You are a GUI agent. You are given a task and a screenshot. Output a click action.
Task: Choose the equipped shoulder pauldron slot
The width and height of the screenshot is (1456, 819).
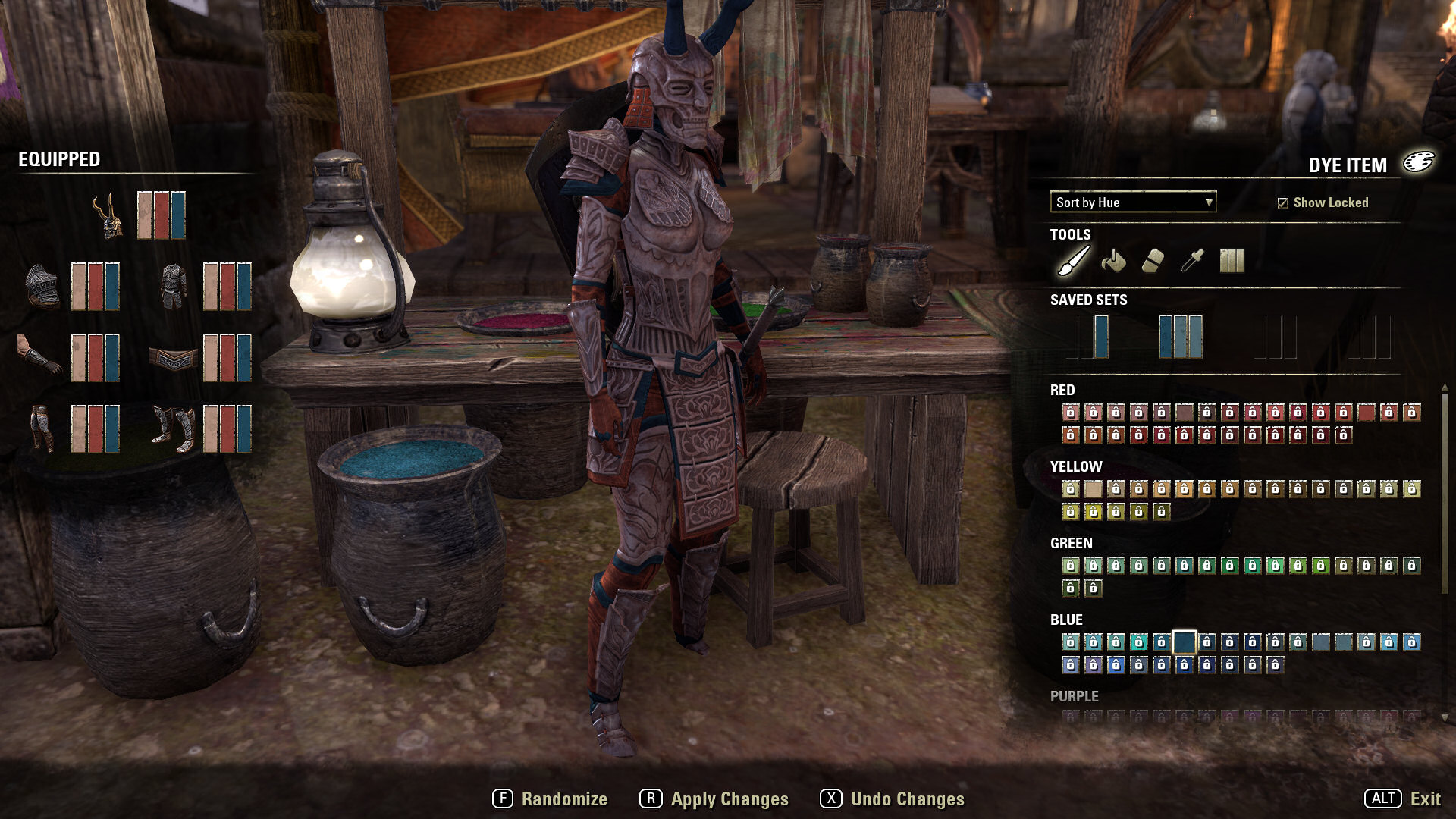coord(42,286)
